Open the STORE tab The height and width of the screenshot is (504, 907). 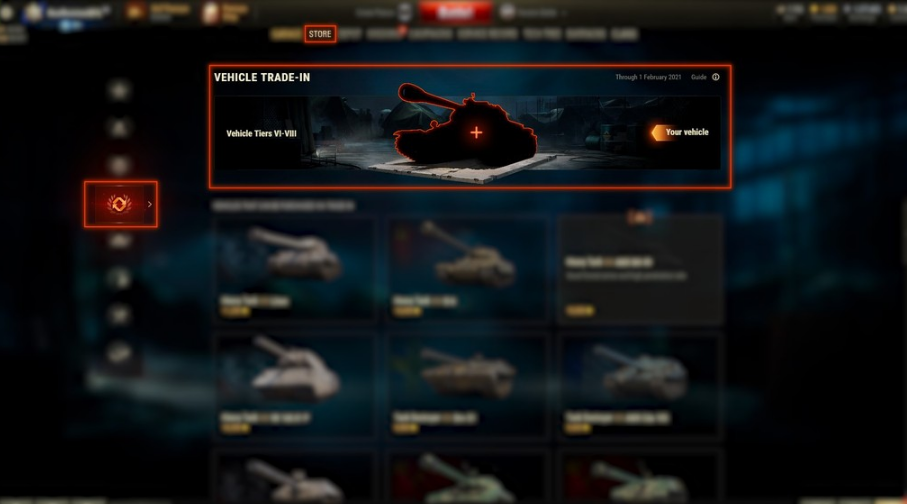pos(320,34)
